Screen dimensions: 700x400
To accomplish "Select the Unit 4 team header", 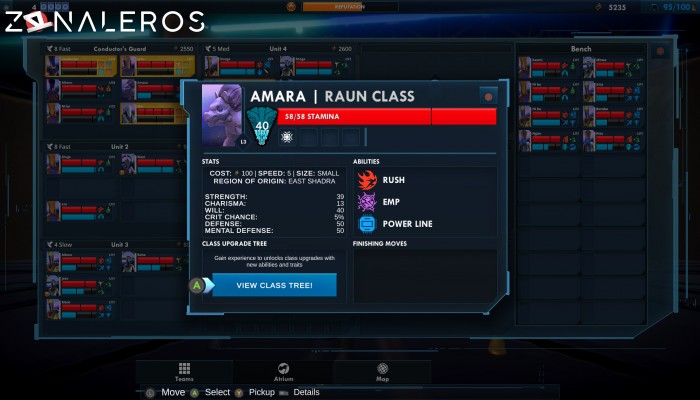I will [278, 48].
